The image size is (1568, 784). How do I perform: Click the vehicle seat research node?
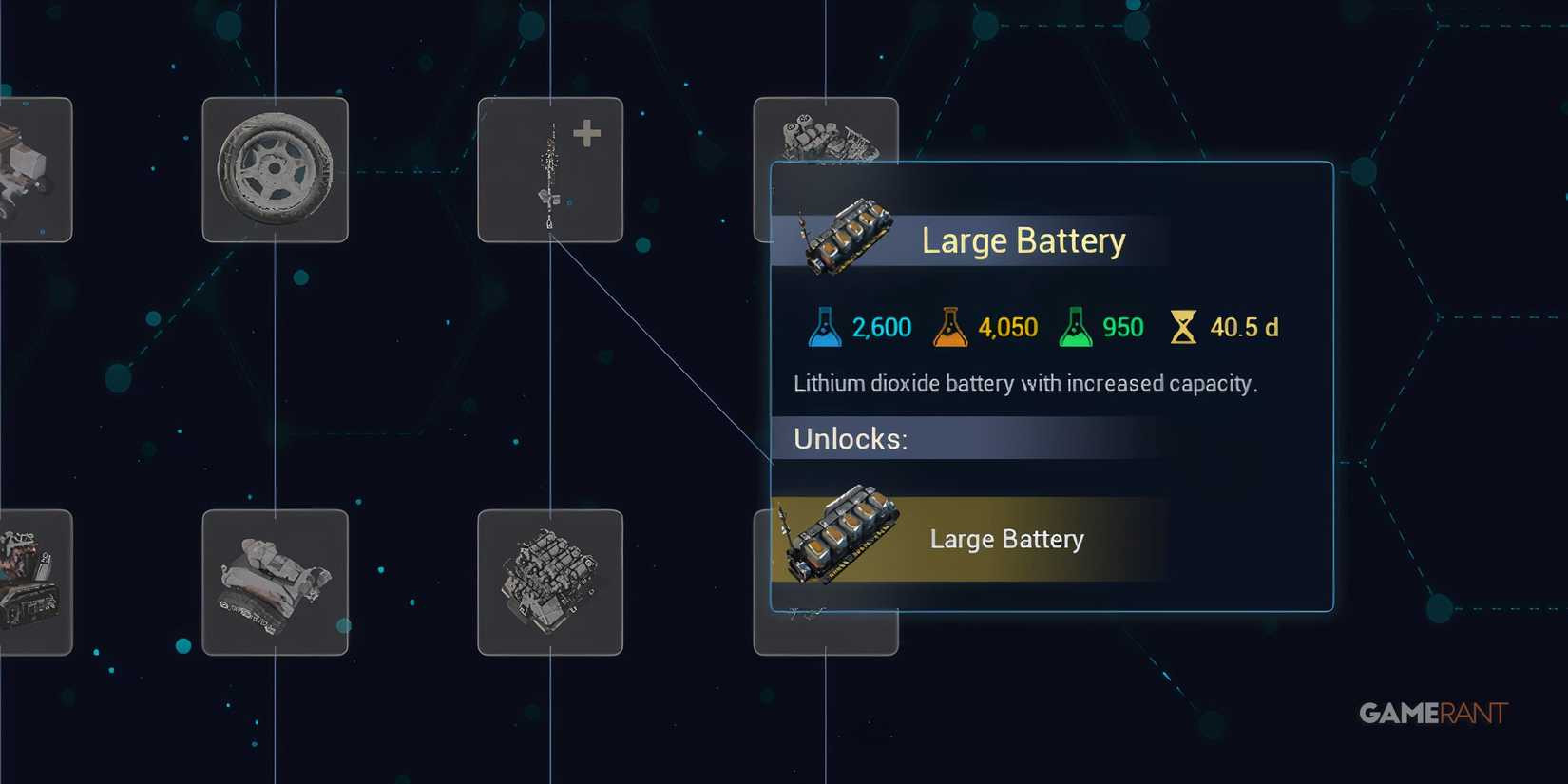[x=275, y=582]
